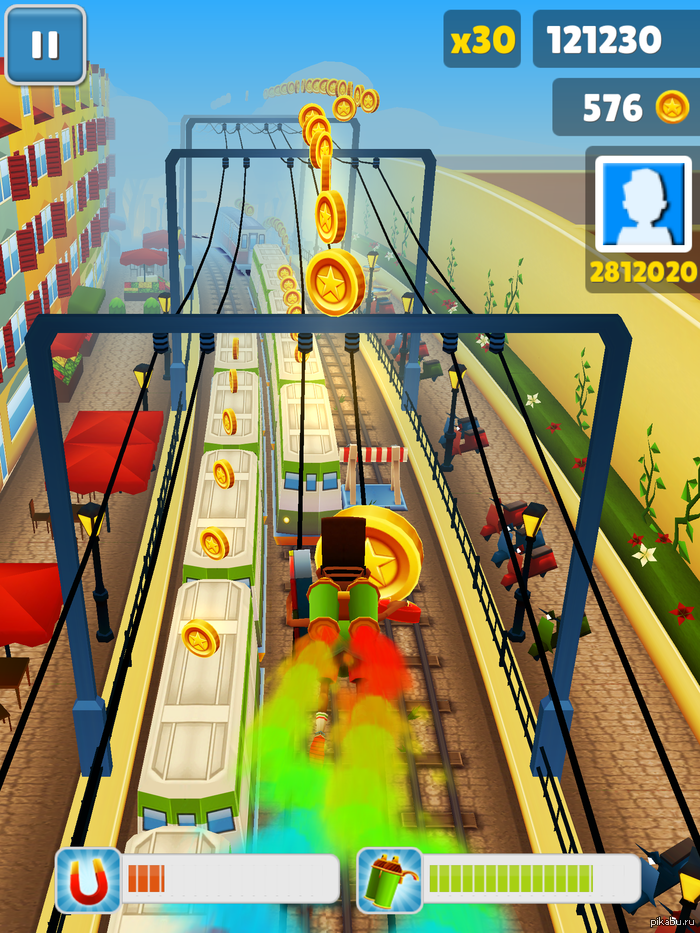The image size is (700, 933).
Task: Tap the coin magnet power-up icon
Action: pos(88,880)
